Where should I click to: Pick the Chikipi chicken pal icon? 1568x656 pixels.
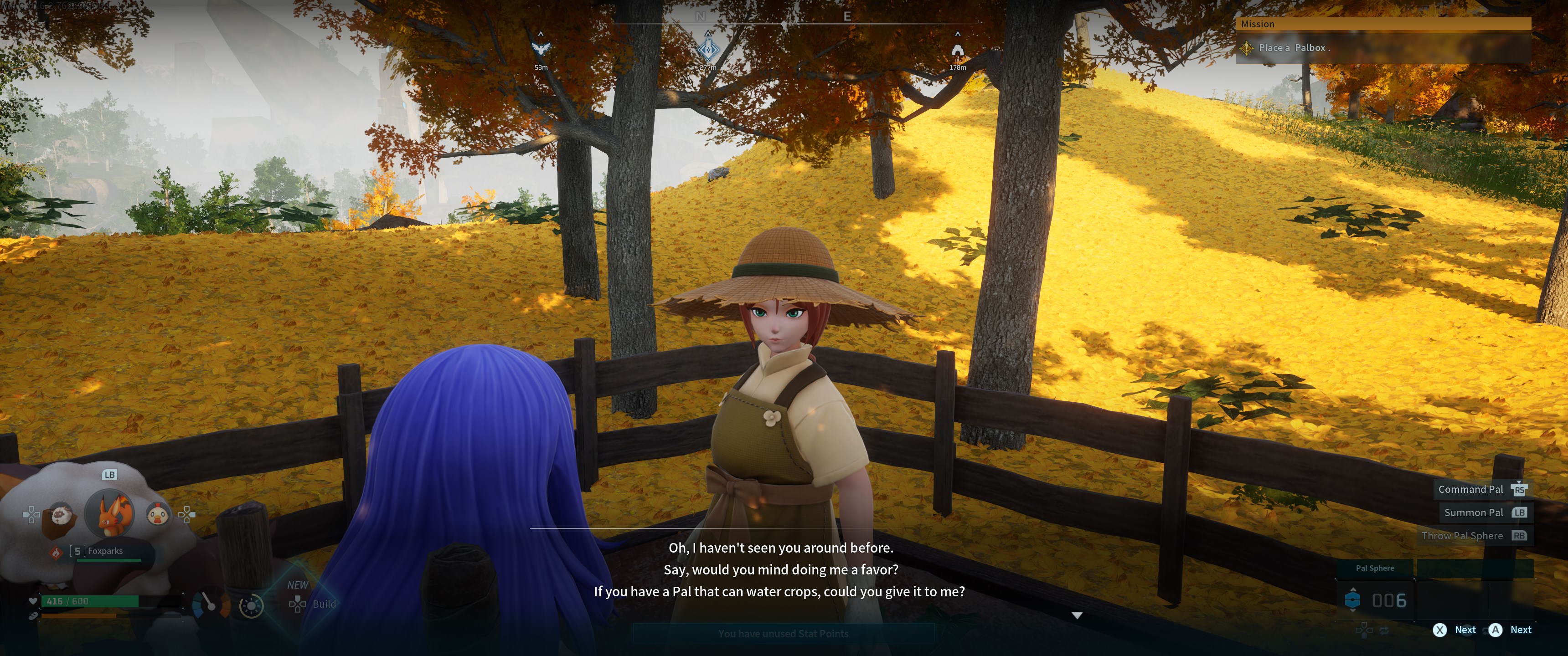tap(158, 514)
